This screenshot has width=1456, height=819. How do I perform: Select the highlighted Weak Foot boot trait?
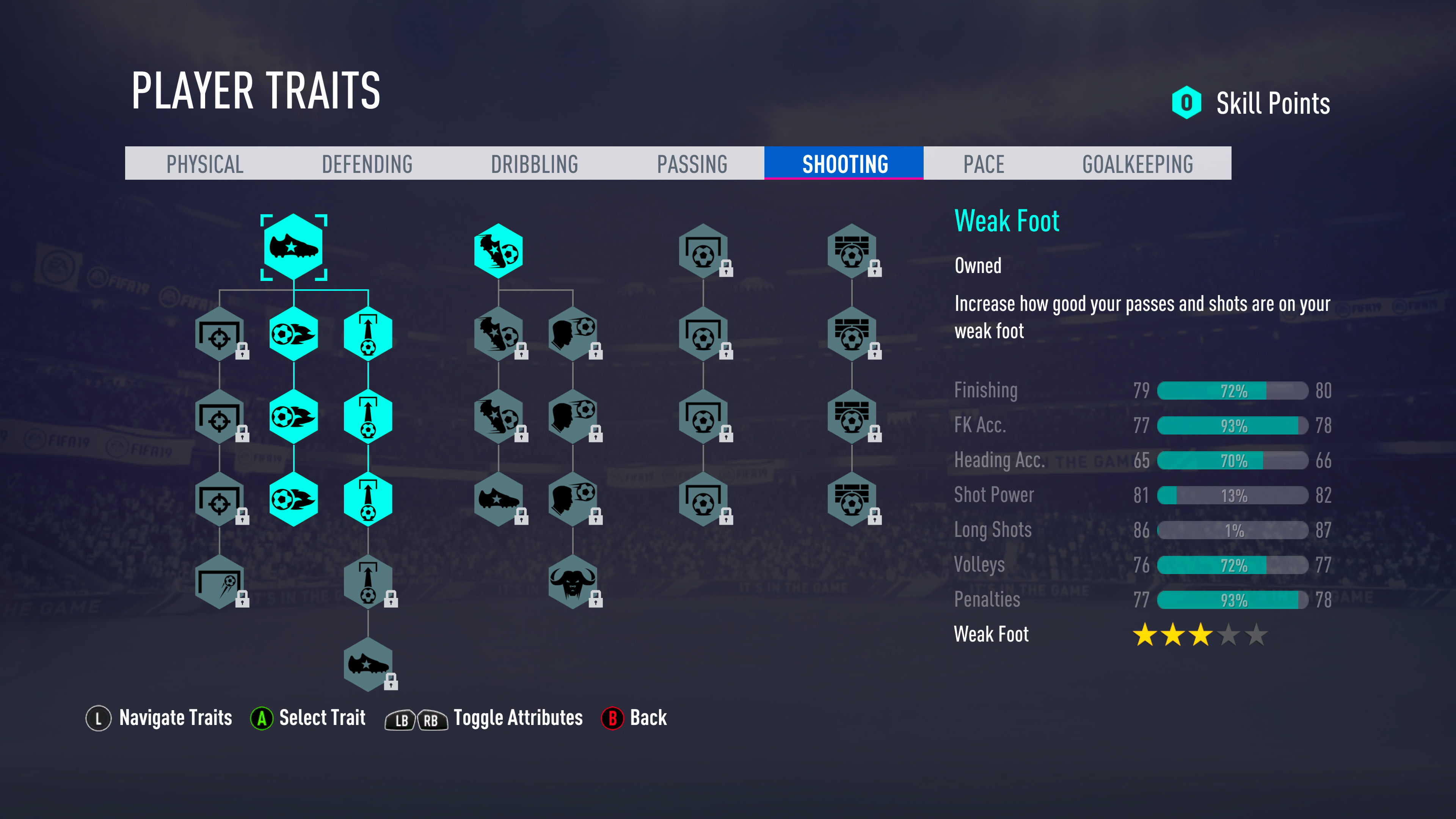(293, 247)
